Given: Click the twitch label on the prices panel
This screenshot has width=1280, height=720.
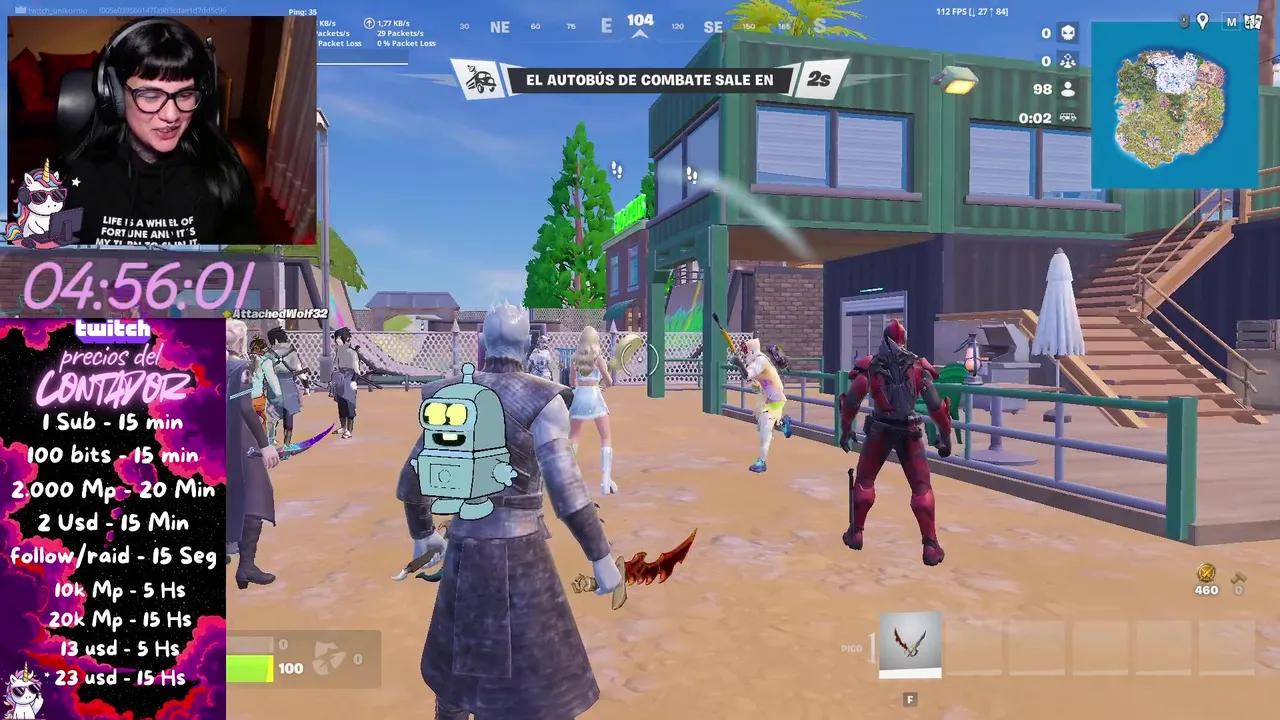Looking at the screenshot, I should point(114,328).
